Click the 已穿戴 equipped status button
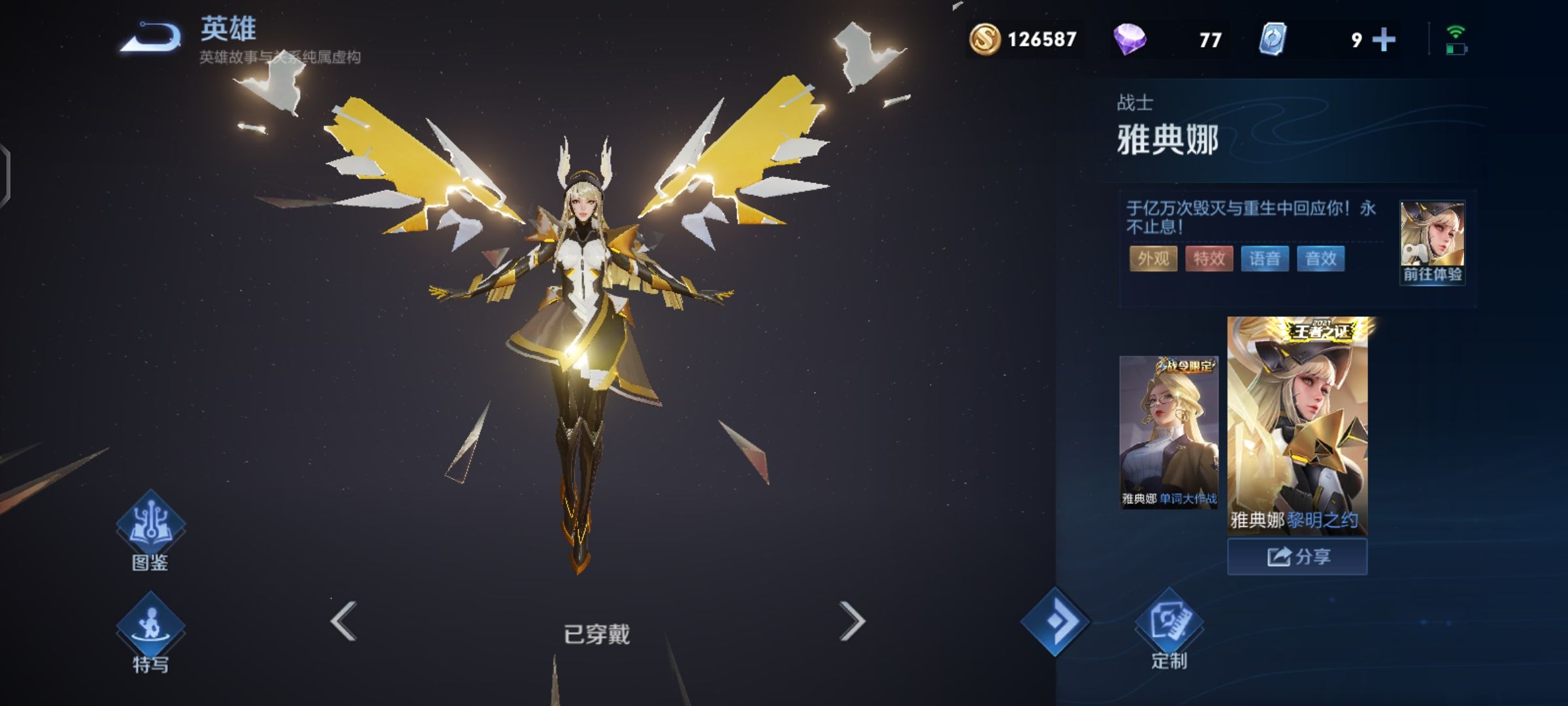1568x706 pixels. 596,634
